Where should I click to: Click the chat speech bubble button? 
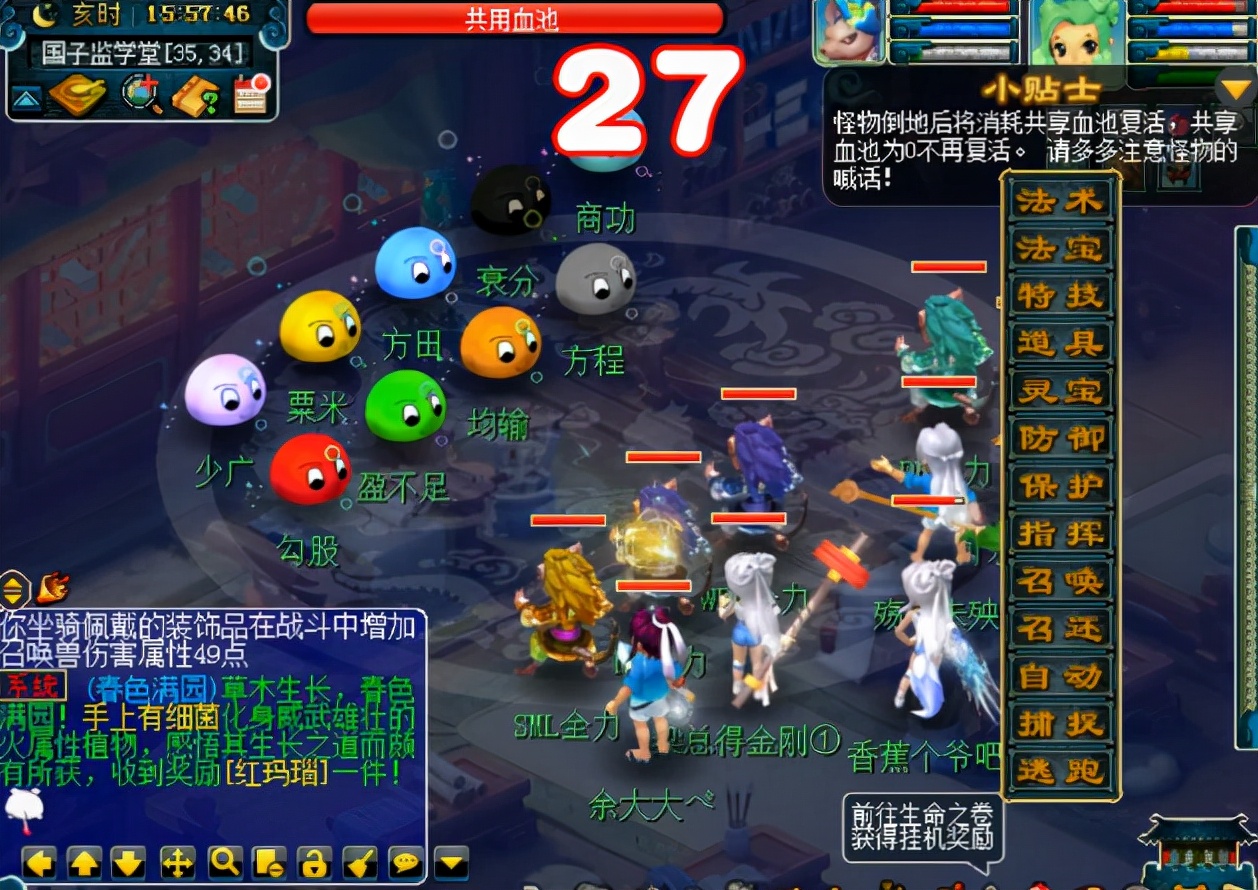pyautogui.click(x=405, y=862)
